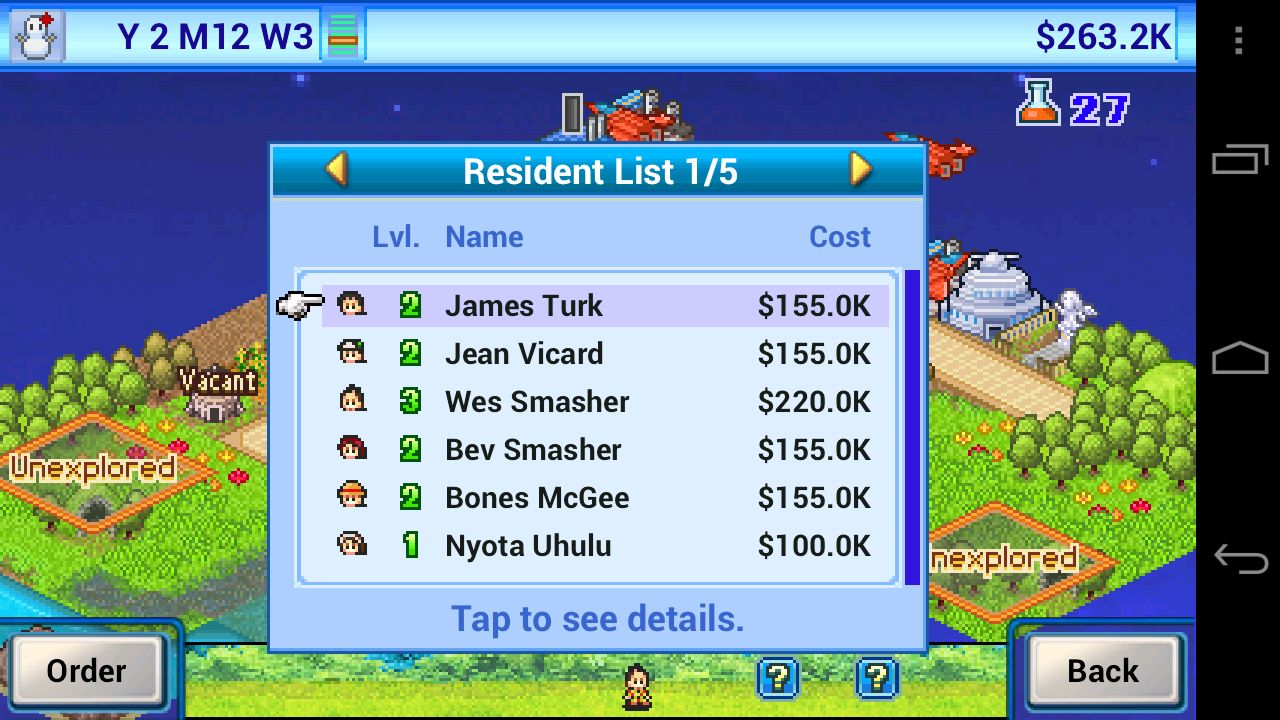The width and height of the screenshot is (1280, 720).
Task: Click the resident list scrollbar
Action: [x=911, y=426]
